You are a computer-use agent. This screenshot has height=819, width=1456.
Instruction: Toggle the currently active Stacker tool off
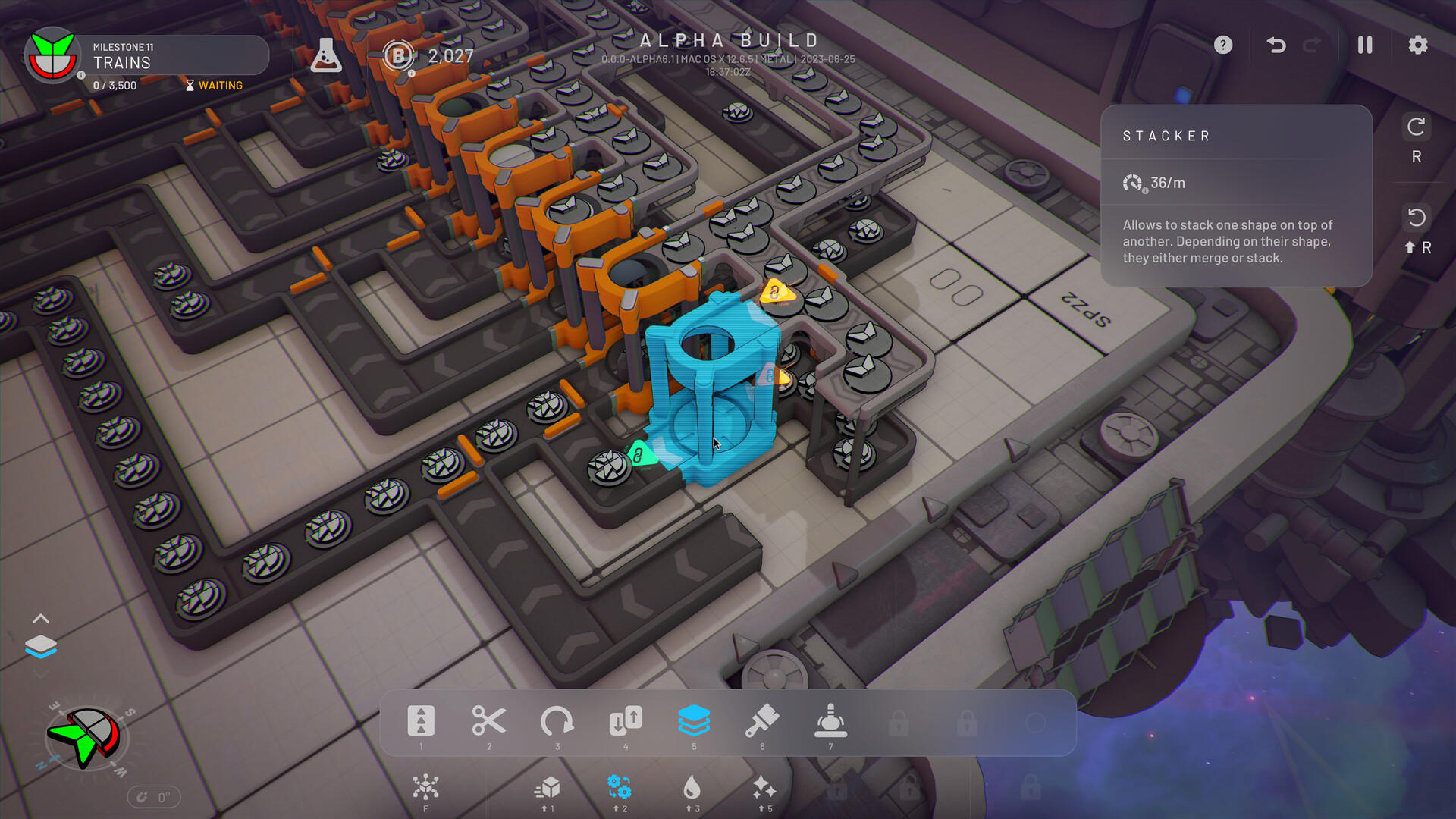694,720
